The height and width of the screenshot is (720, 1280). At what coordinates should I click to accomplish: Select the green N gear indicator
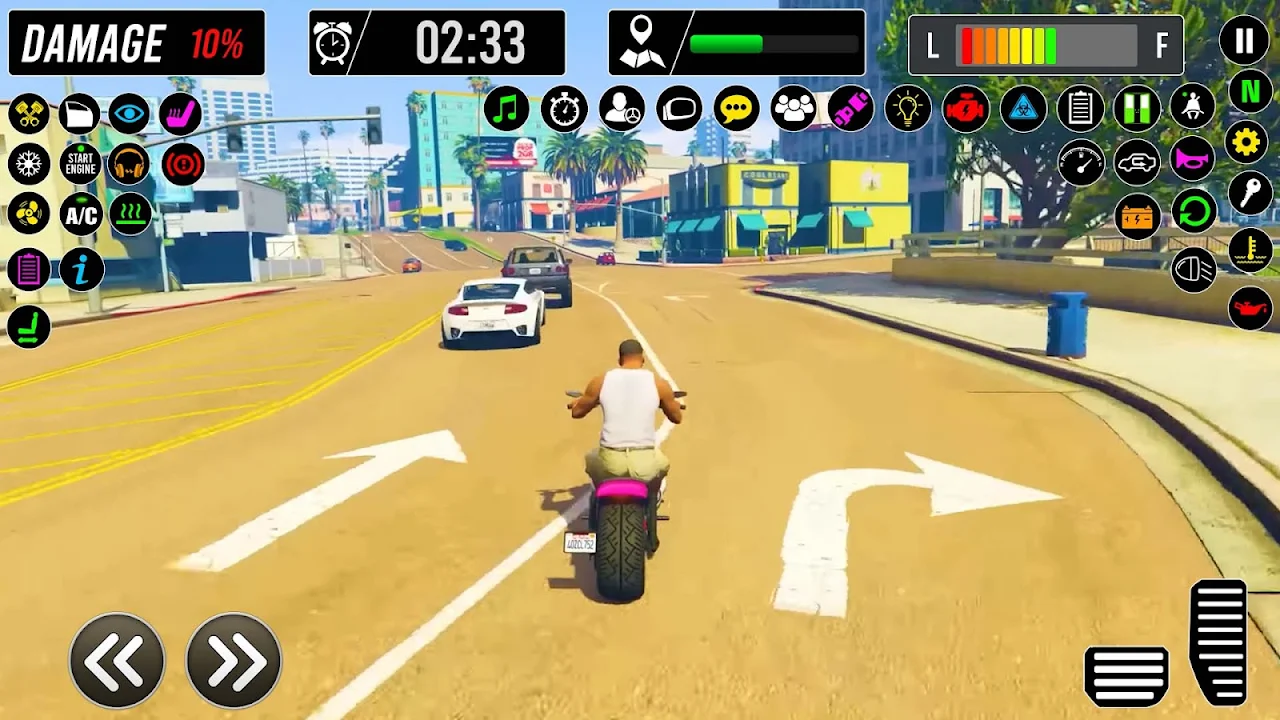[x=1249, y=92]
